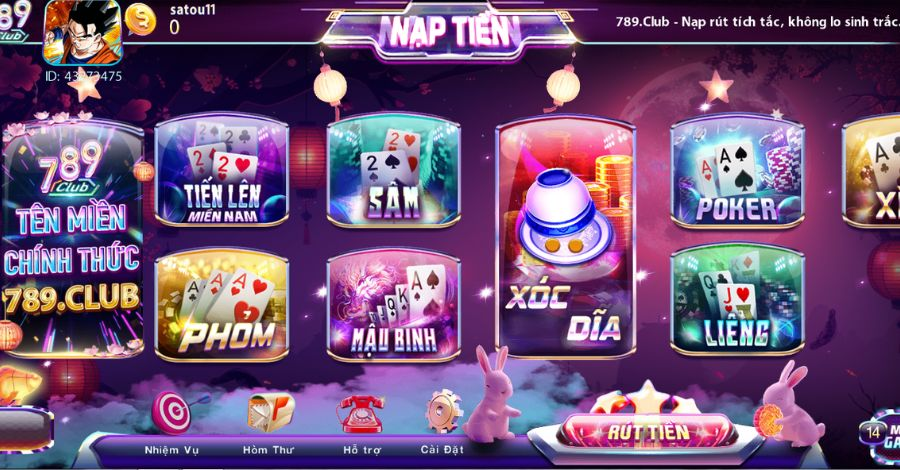Contact Hỗ trợ support via the phone icon
This screenshot has width=900, height=470.
click(x=360, y=414)
